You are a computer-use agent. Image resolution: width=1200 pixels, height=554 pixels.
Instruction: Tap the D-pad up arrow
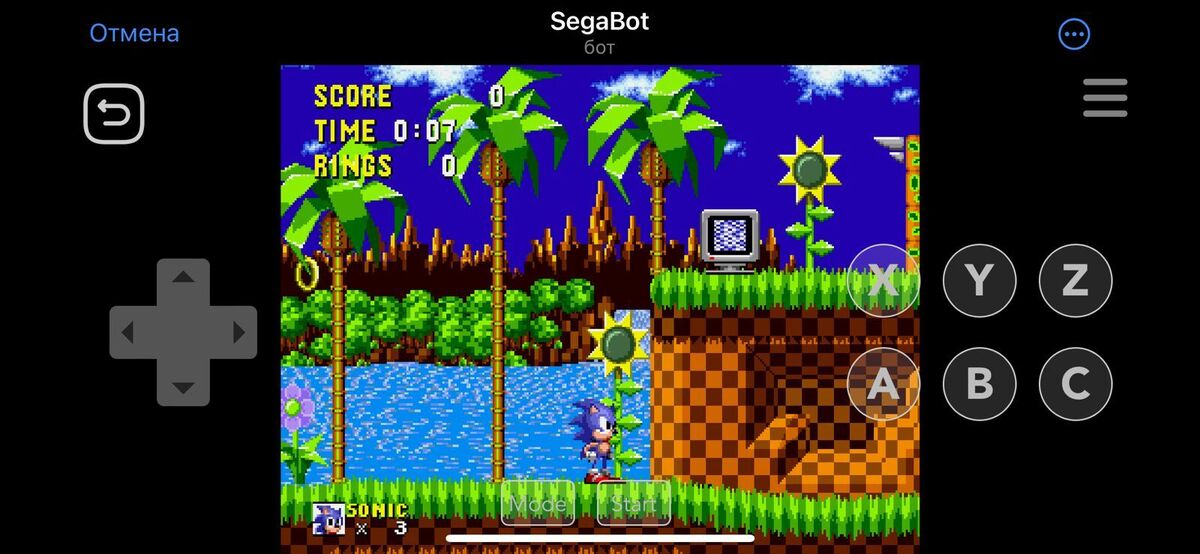click(x=183, y=277)
